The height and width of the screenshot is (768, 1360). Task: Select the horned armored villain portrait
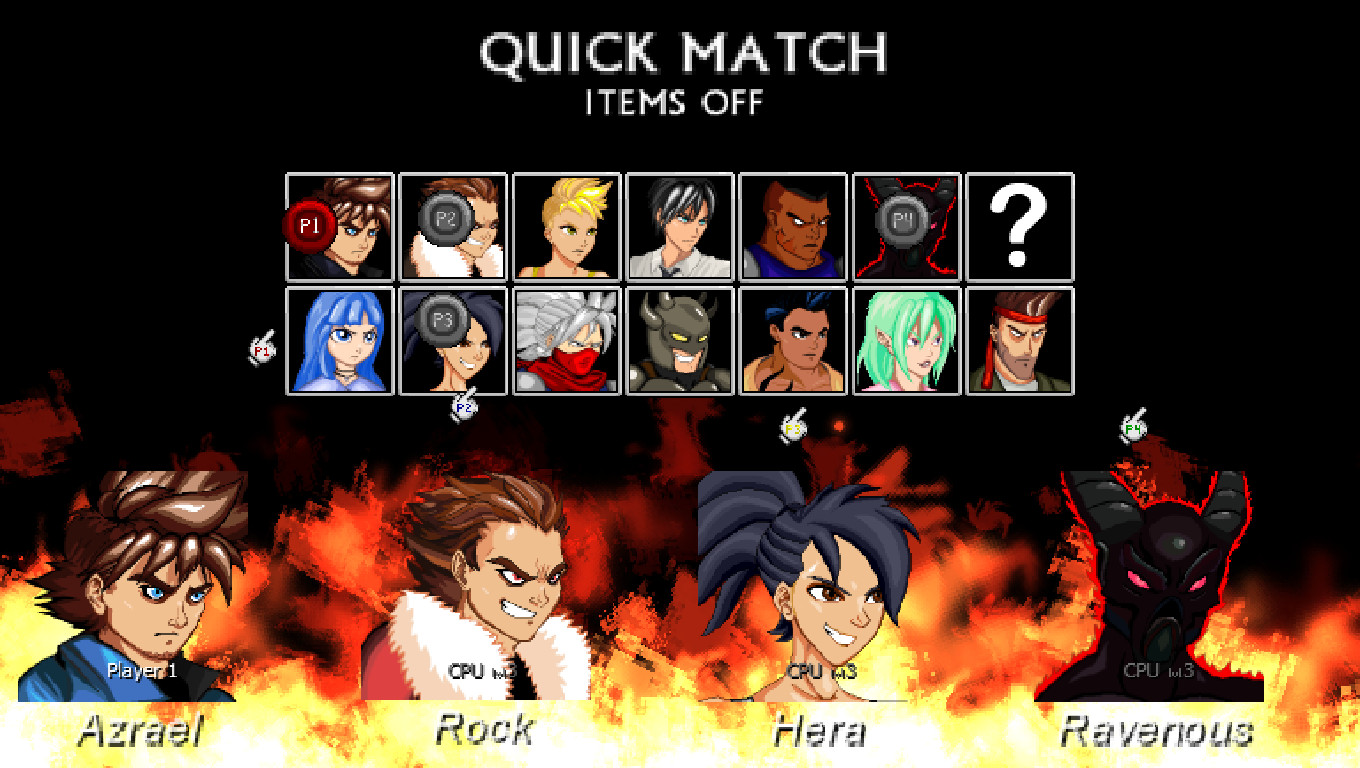click(679, 343)
